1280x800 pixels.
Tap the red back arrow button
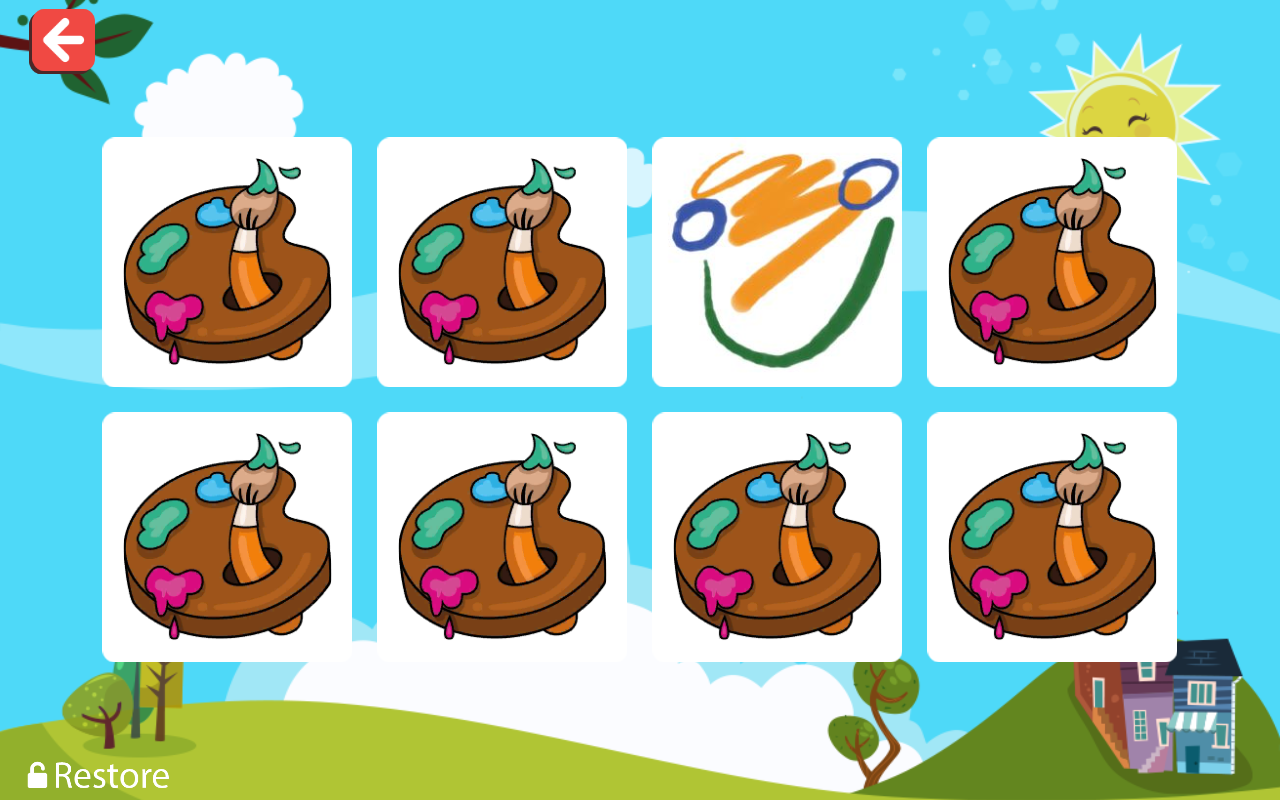63,40
